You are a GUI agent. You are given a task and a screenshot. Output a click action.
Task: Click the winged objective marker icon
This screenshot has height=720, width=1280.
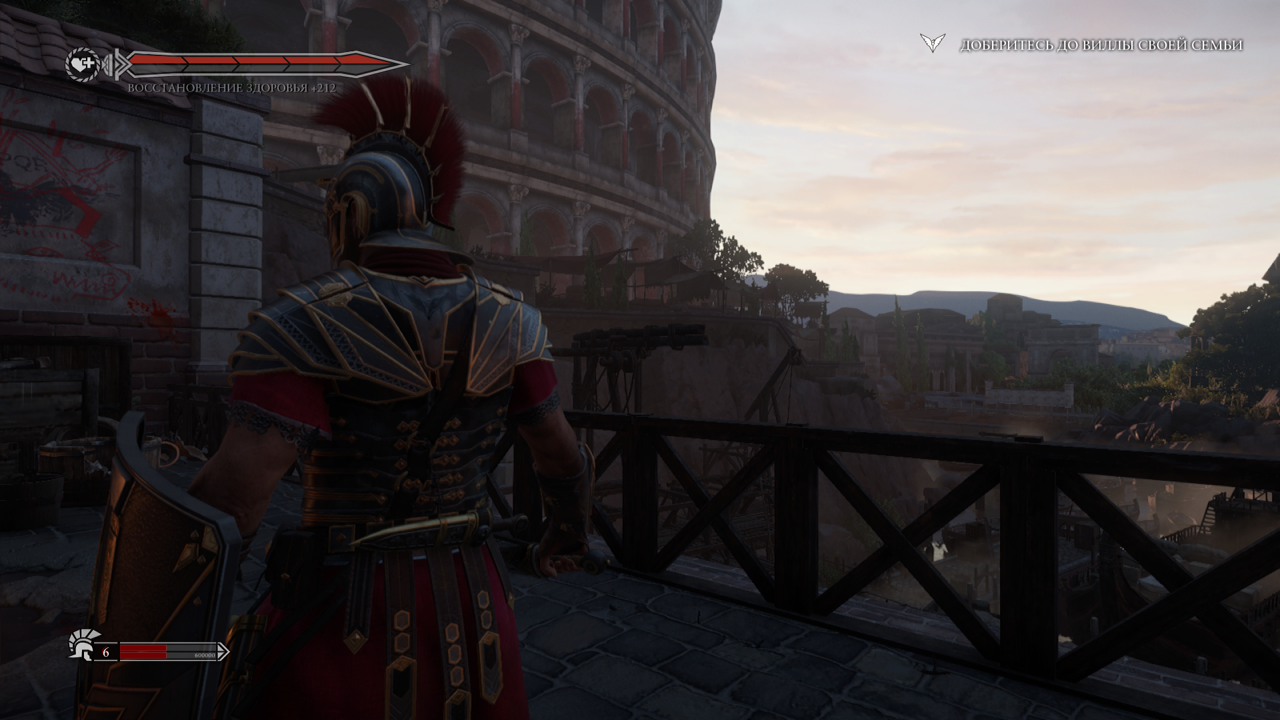tap(932, 43)
